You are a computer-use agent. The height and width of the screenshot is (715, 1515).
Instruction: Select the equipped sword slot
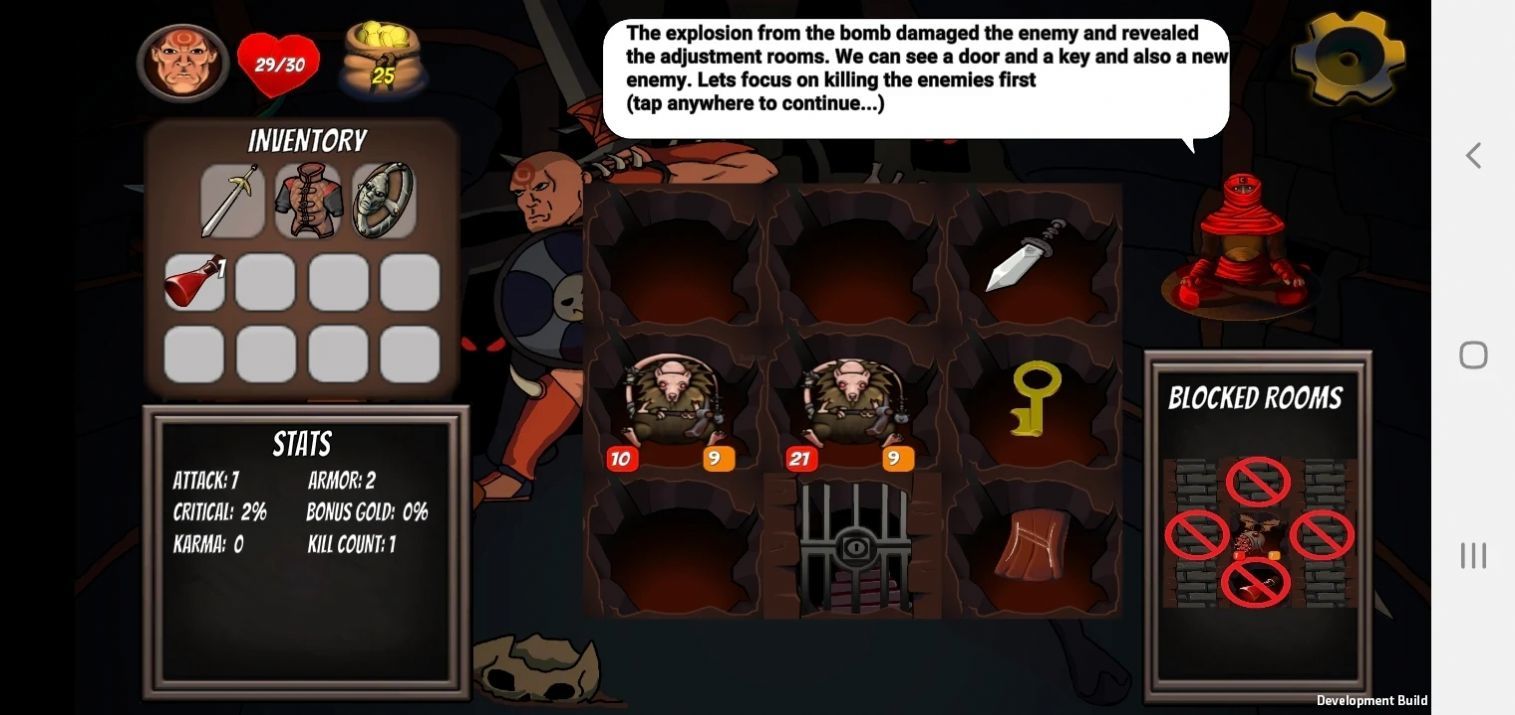click(232, 201)
